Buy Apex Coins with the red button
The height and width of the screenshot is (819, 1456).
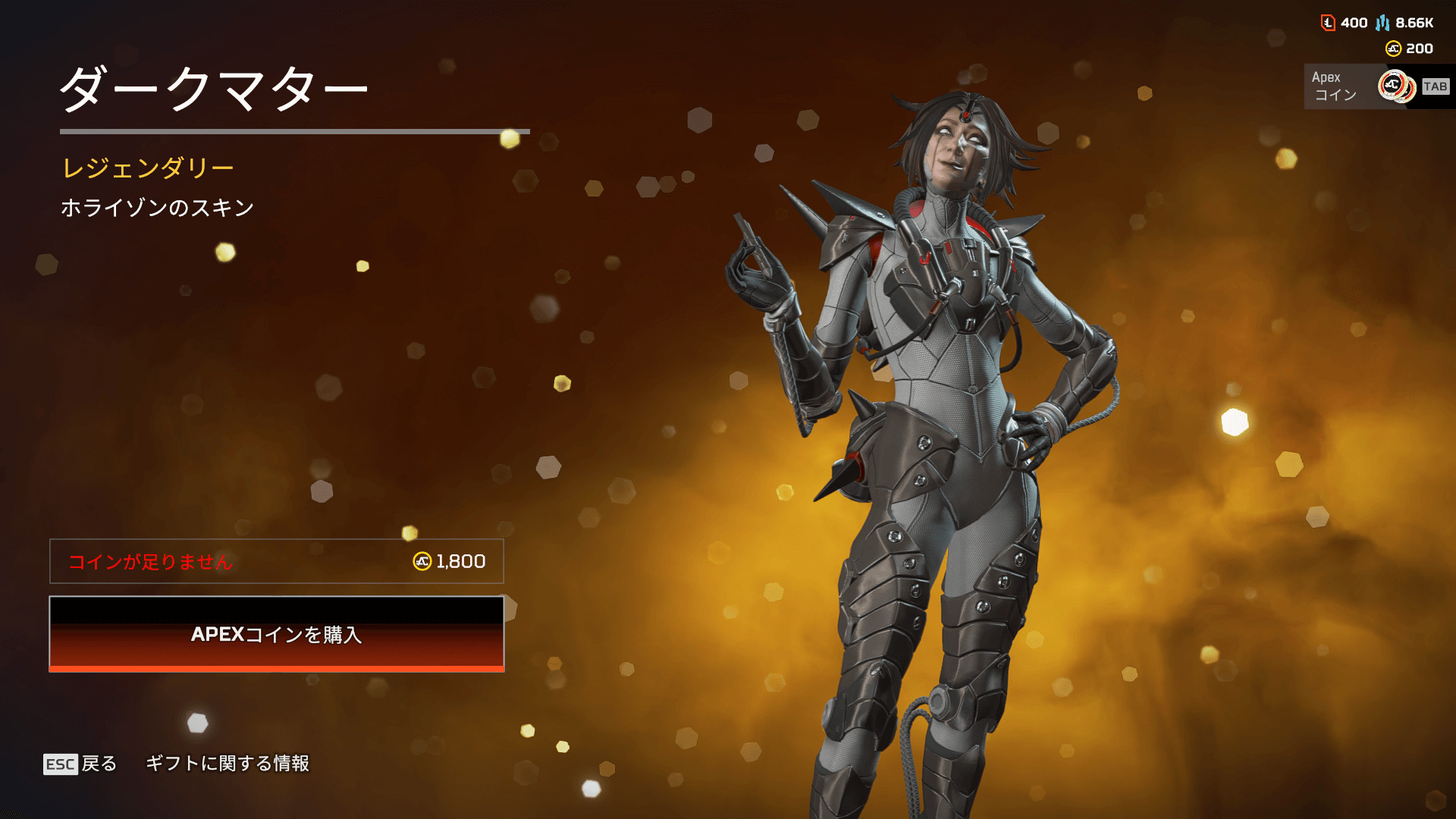277,634
